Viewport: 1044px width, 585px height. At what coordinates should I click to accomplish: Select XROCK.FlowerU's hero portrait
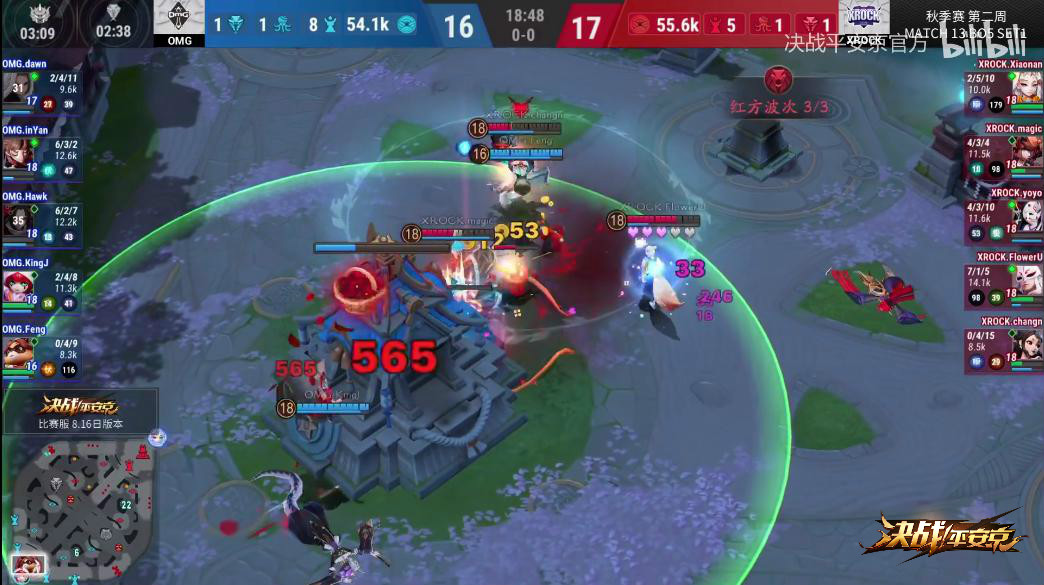tap(1027, 282)
